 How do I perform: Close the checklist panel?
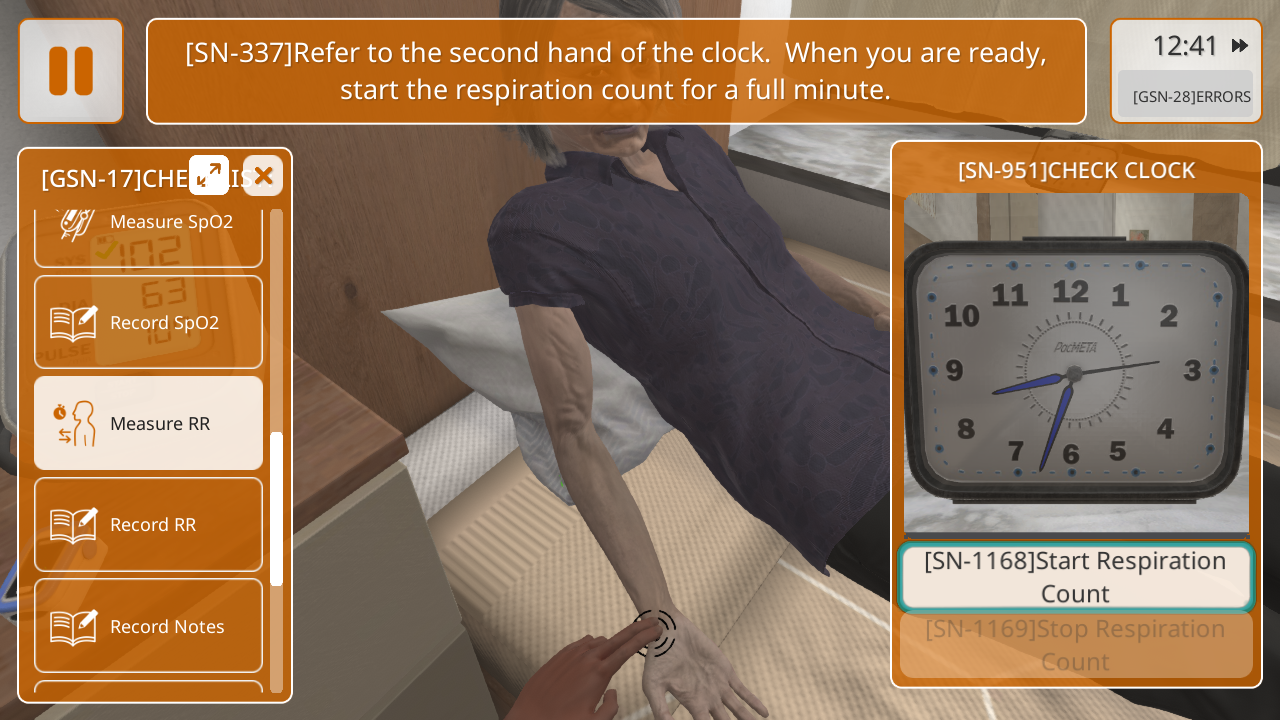point(263,176)
